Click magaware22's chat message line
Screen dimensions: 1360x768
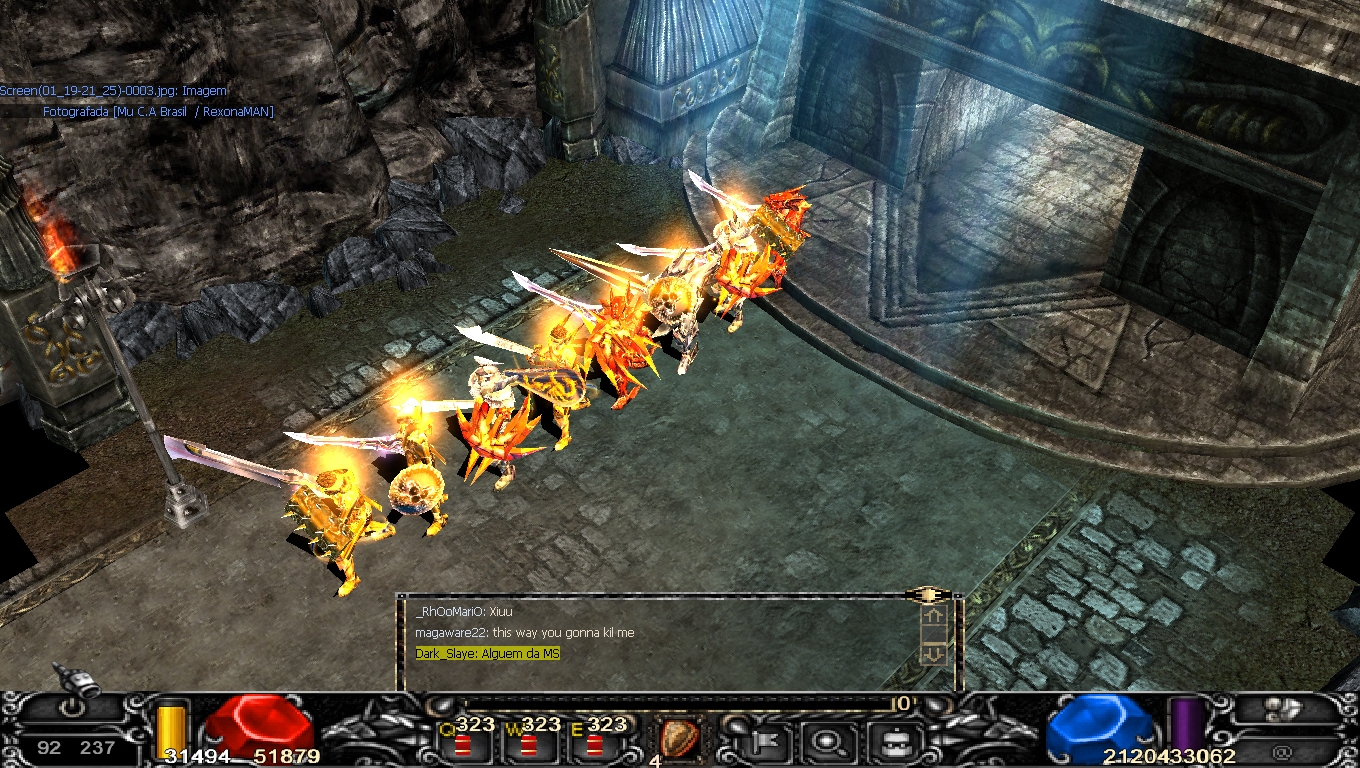(x=524, y=633)
